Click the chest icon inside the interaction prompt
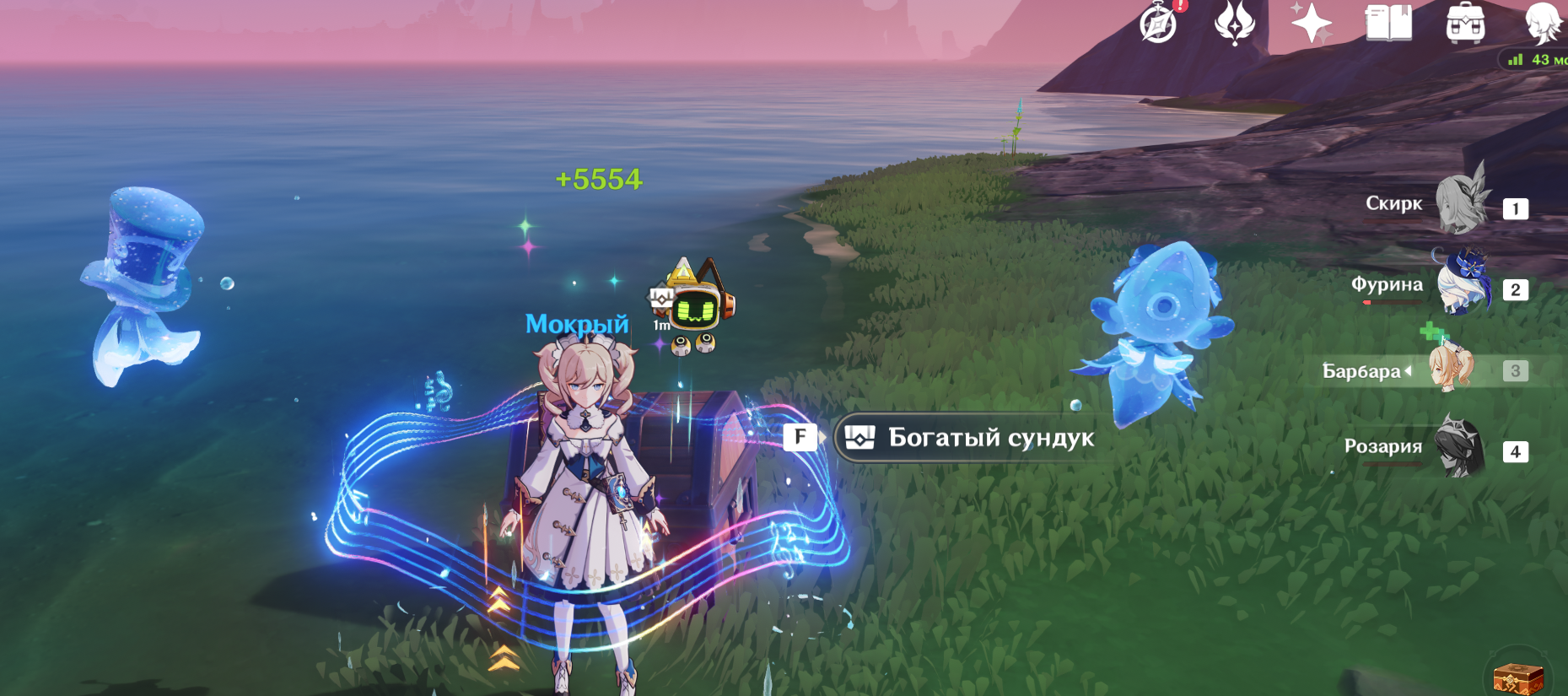Screen dimensions: 1568x696 click(859, 437)
